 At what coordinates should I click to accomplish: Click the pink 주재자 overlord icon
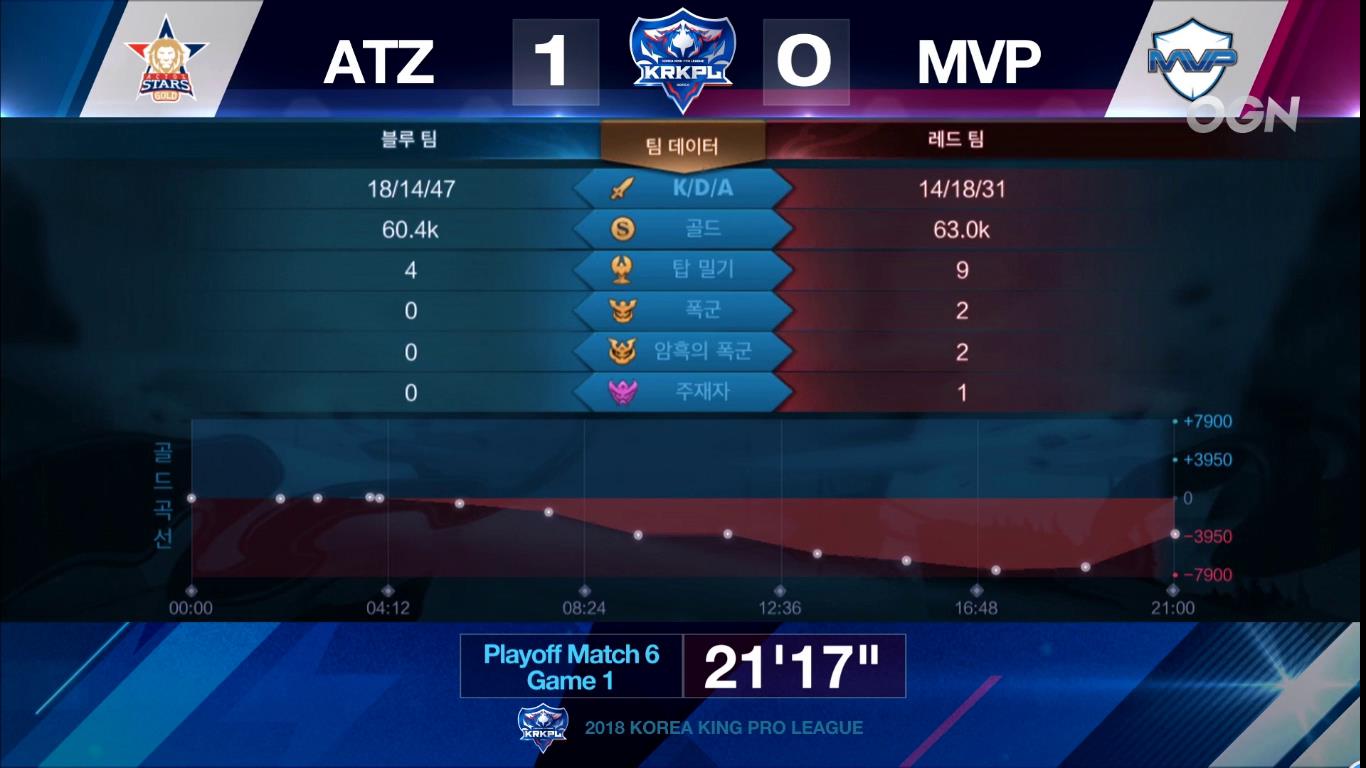coord(621,392)
